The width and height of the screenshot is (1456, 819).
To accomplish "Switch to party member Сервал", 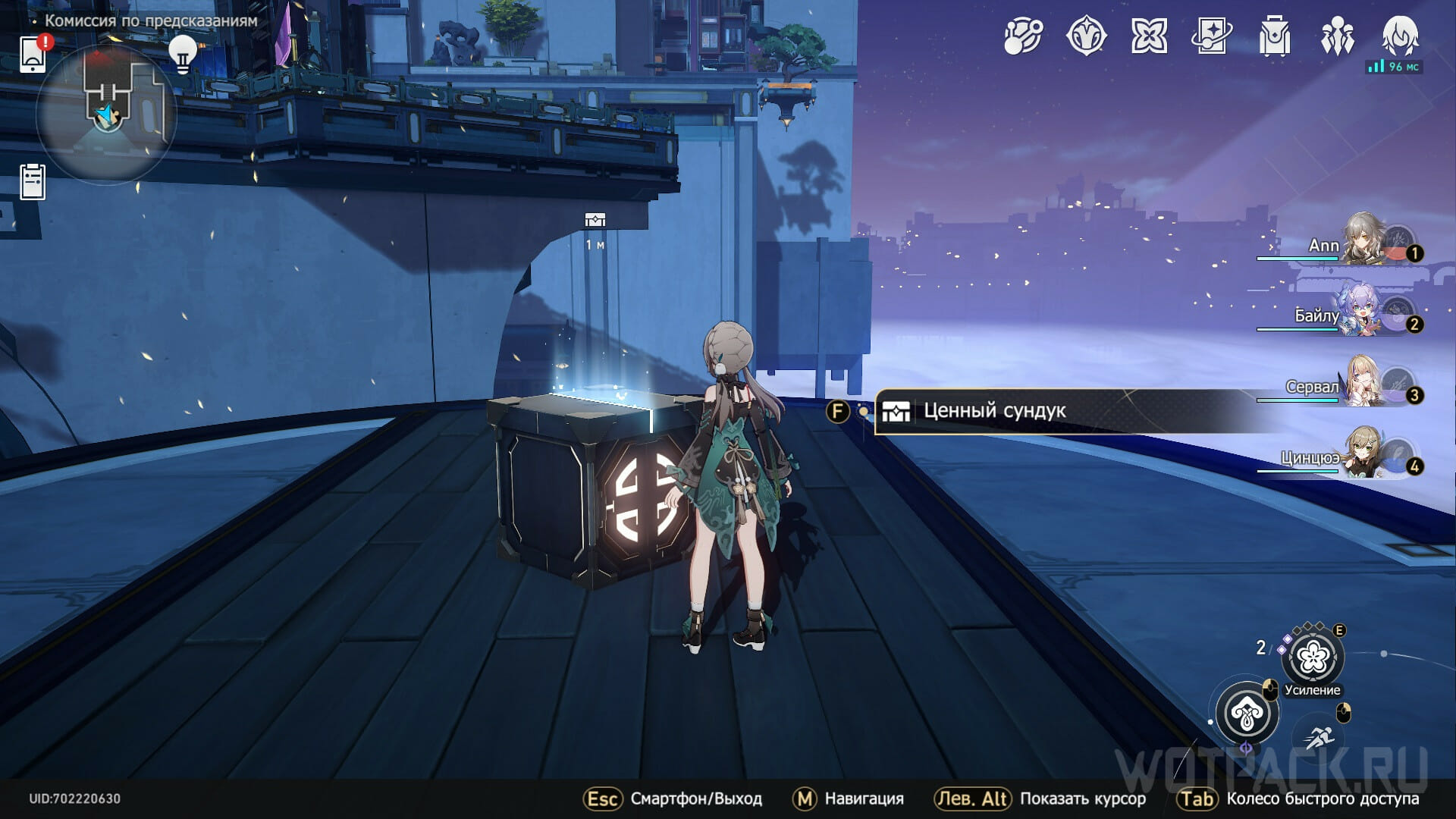I will (1365, 384).
